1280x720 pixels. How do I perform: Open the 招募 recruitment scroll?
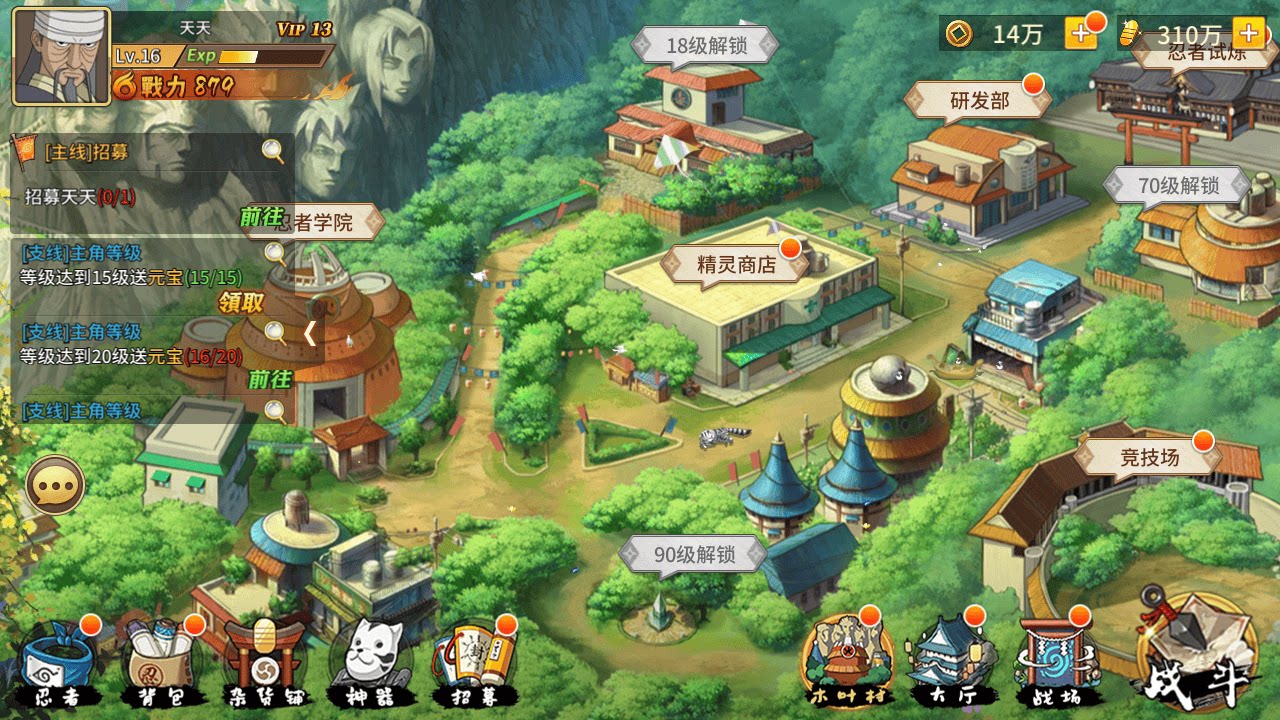(472, 655)
